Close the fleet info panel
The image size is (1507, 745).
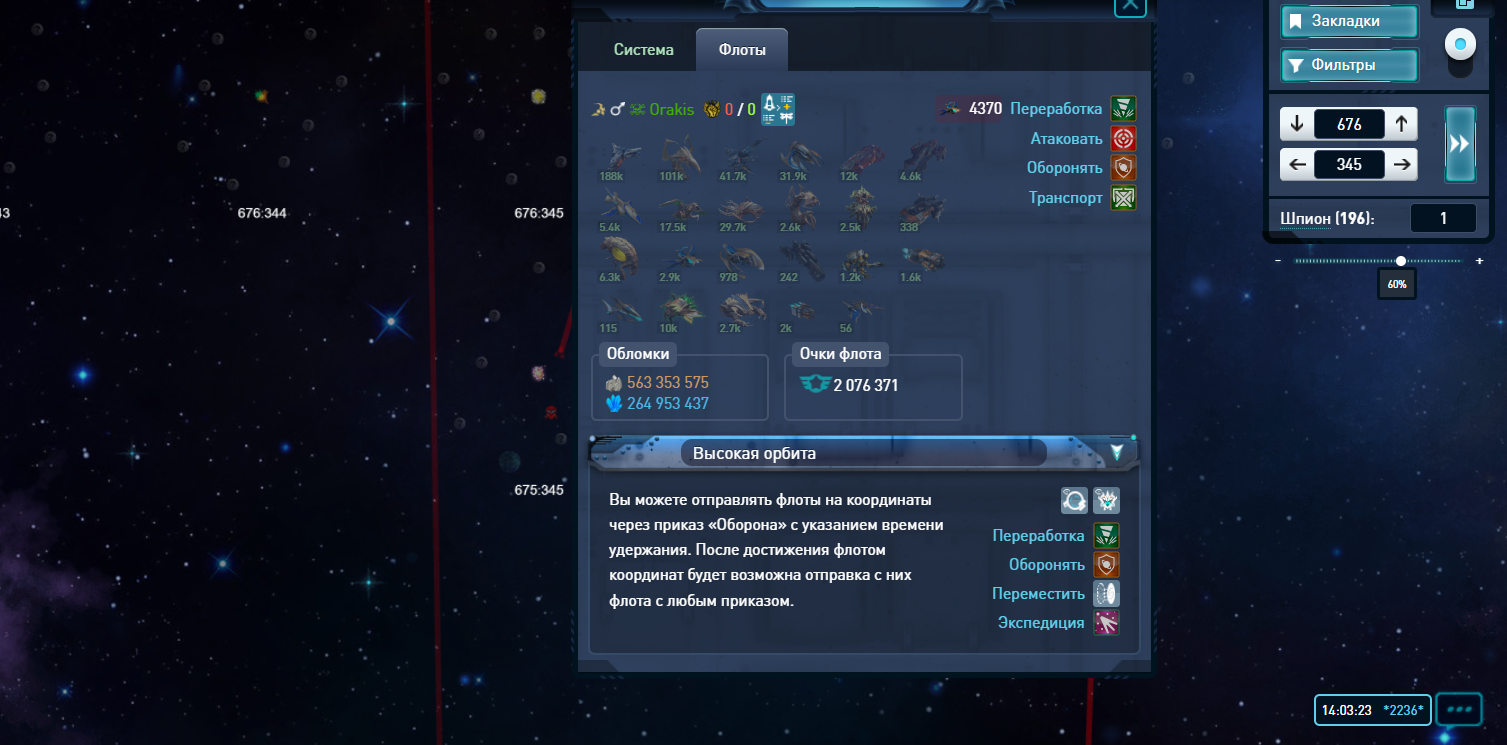[1130, 5]
